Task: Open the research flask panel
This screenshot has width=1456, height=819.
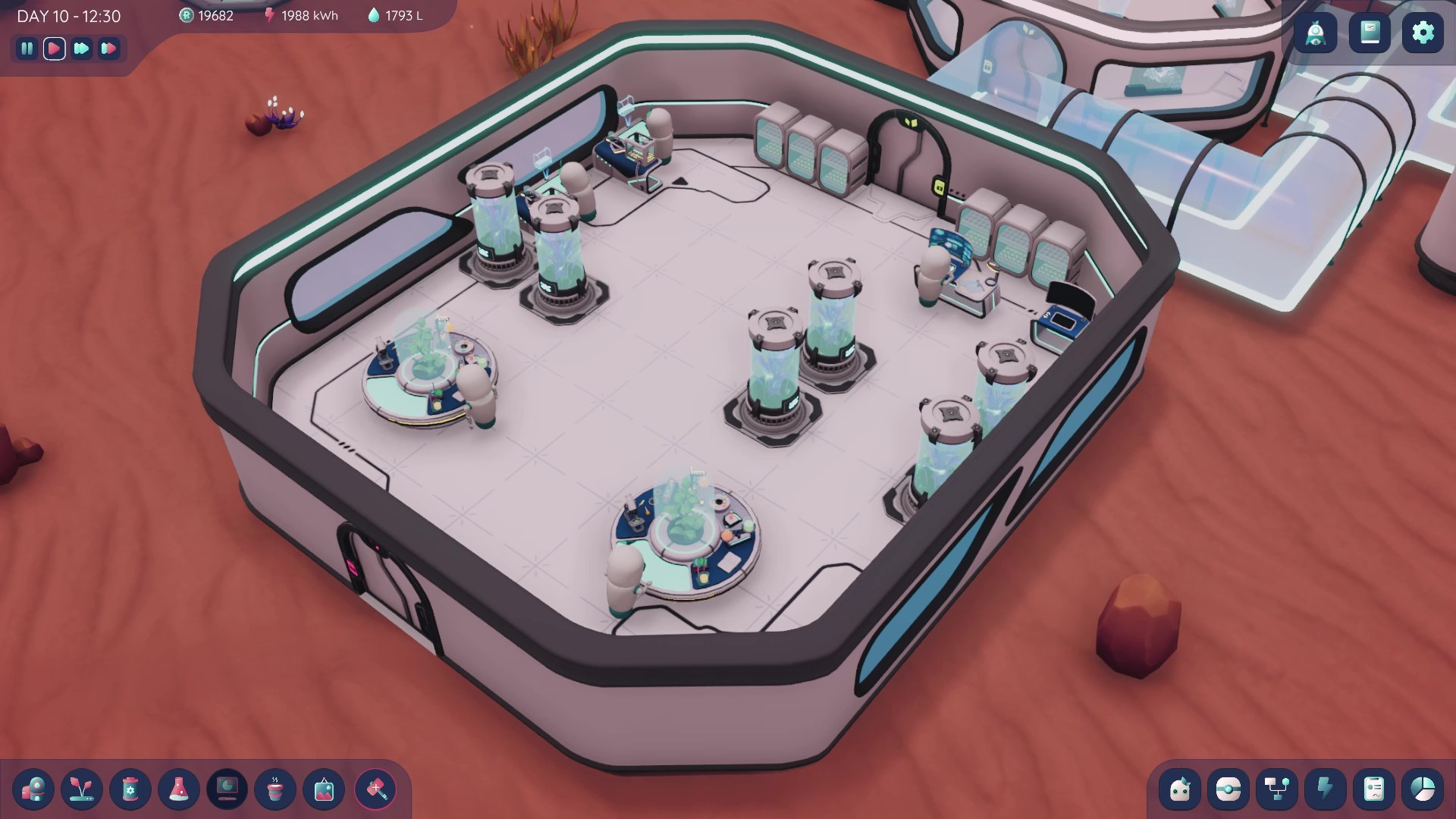Action: point(179,790)
